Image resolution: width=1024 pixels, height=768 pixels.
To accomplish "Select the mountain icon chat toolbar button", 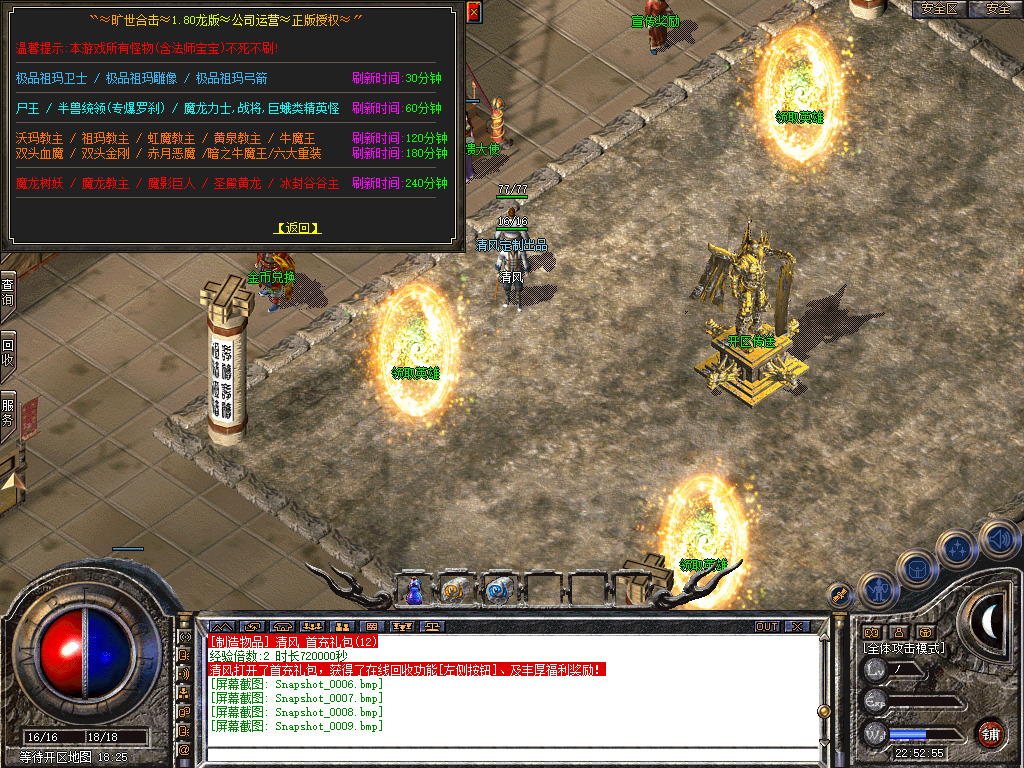I will pos(220,626).
